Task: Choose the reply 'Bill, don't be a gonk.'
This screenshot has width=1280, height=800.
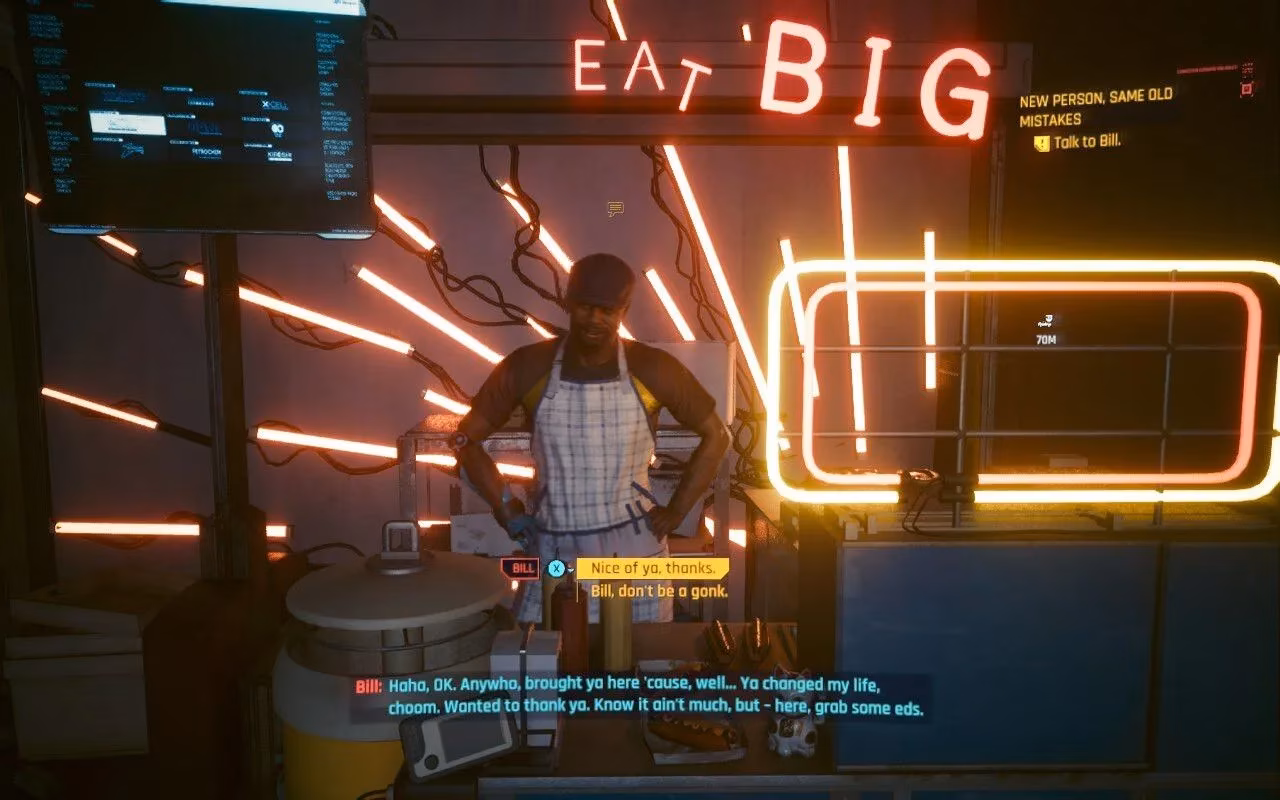Action: pyautogui.click(x=659, y=590)
